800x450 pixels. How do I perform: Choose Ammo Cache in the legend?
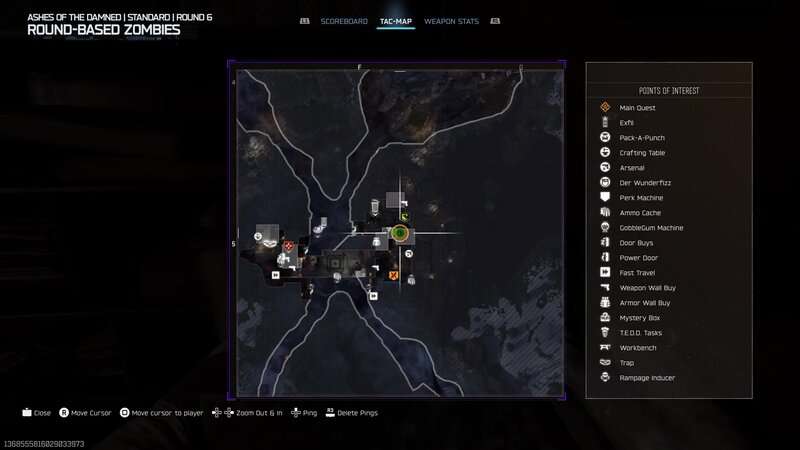[x=640, y=212]
